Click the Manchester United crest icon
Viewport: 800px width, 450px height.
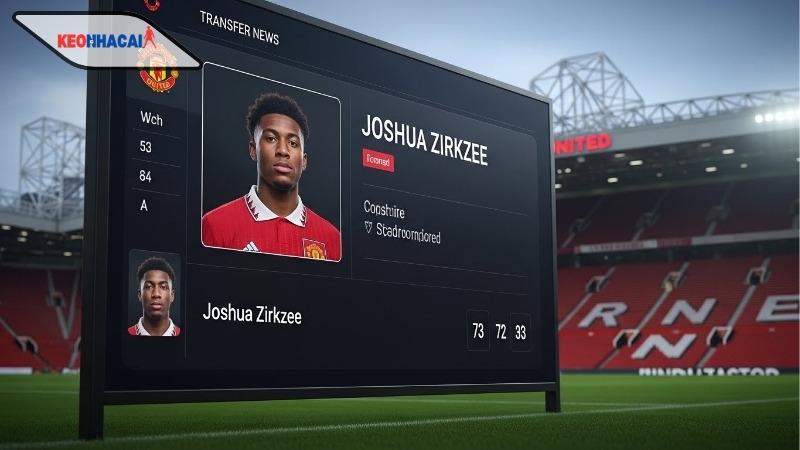coord(157,68)
